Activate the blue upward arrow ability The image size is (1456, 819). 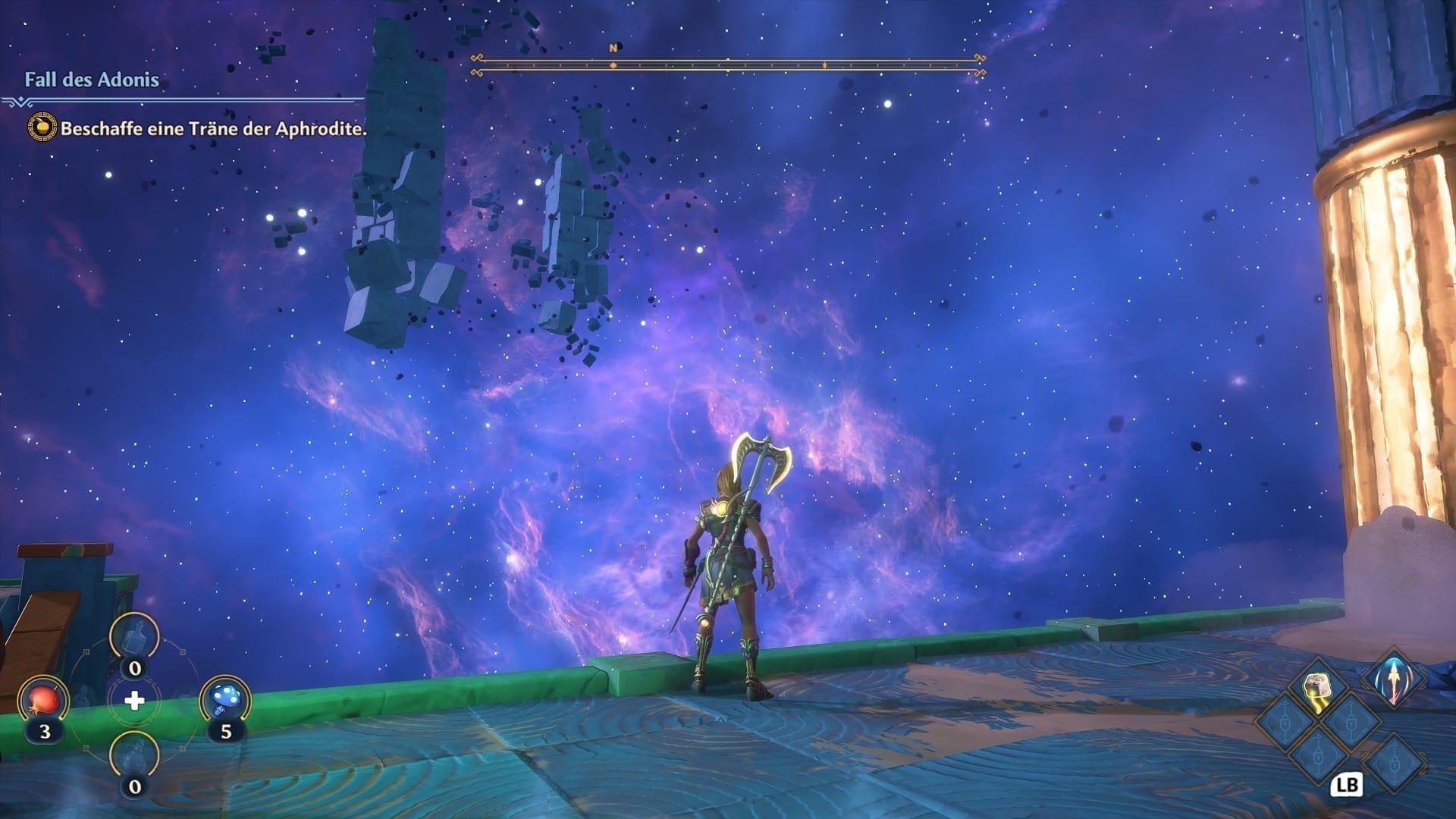pyautogui.click(x=1394, y=677)
